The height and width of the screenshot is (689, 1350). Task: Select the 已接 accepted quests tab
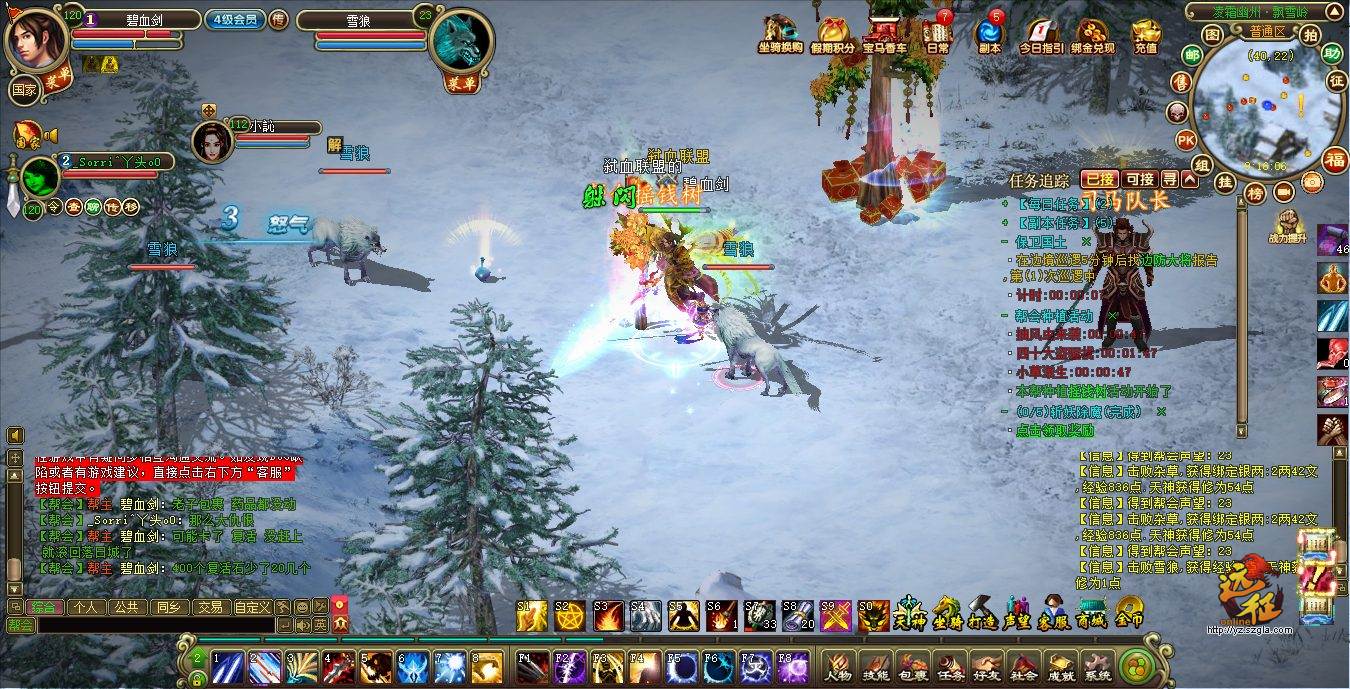coord(1100,179)
